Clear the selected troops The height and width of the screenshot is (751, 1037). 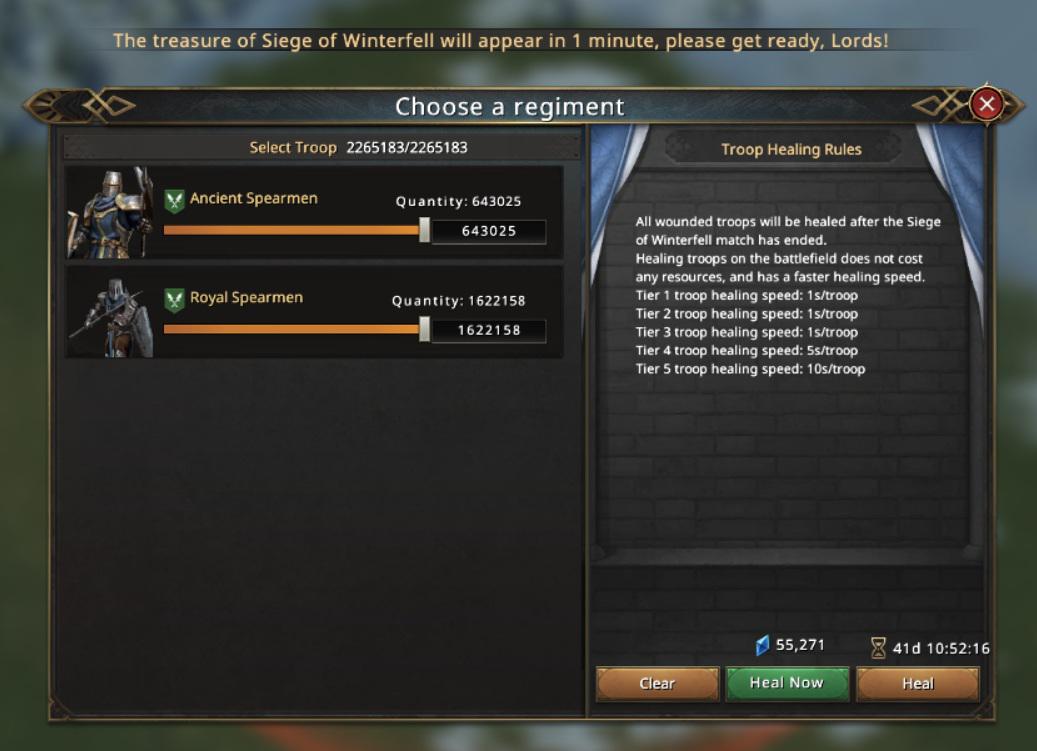(x=657, y=684)
